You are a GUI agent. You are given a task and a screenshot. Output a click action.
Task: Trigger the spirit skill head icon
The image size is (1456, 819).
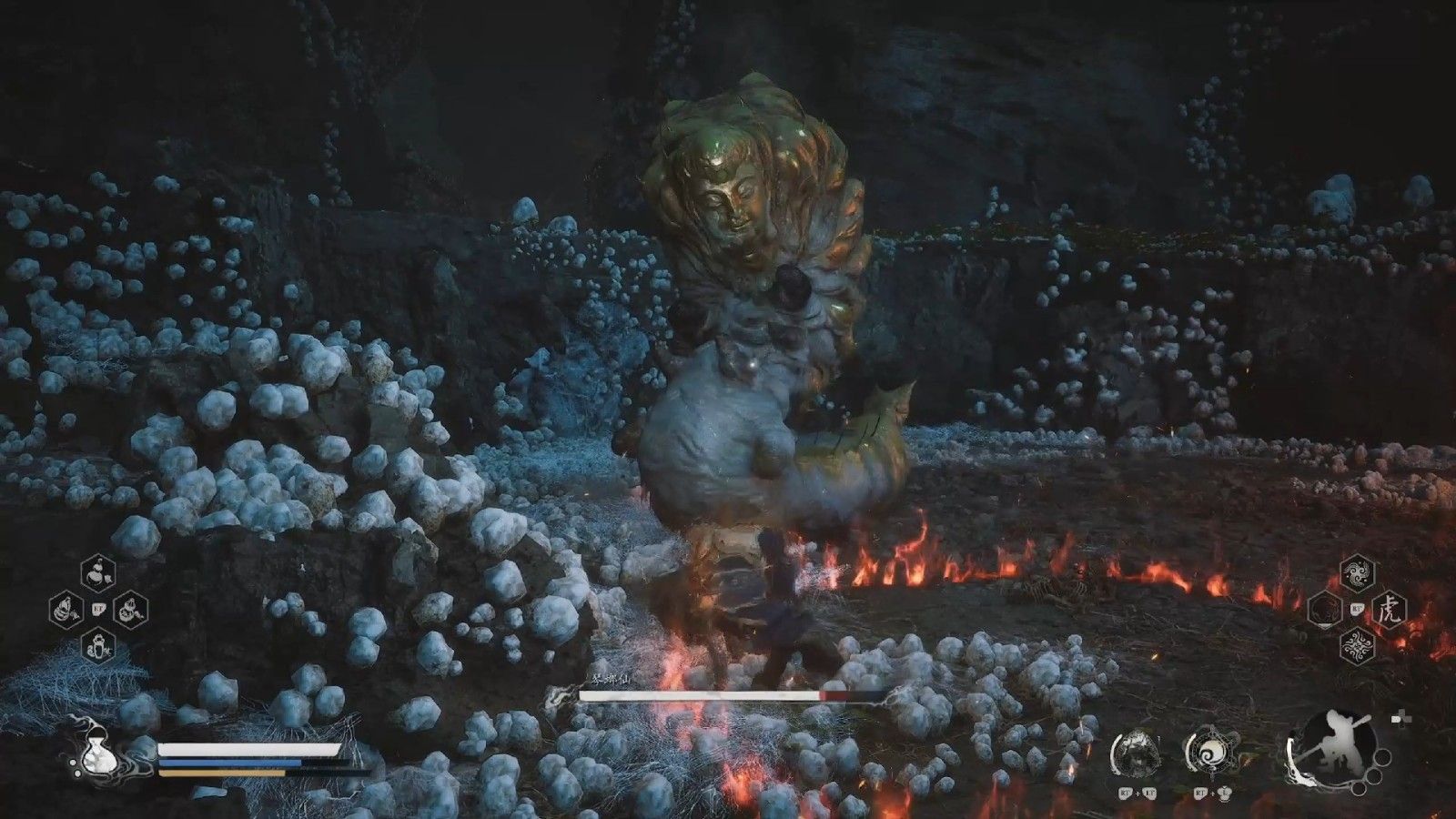click(x=1137, y=752)
